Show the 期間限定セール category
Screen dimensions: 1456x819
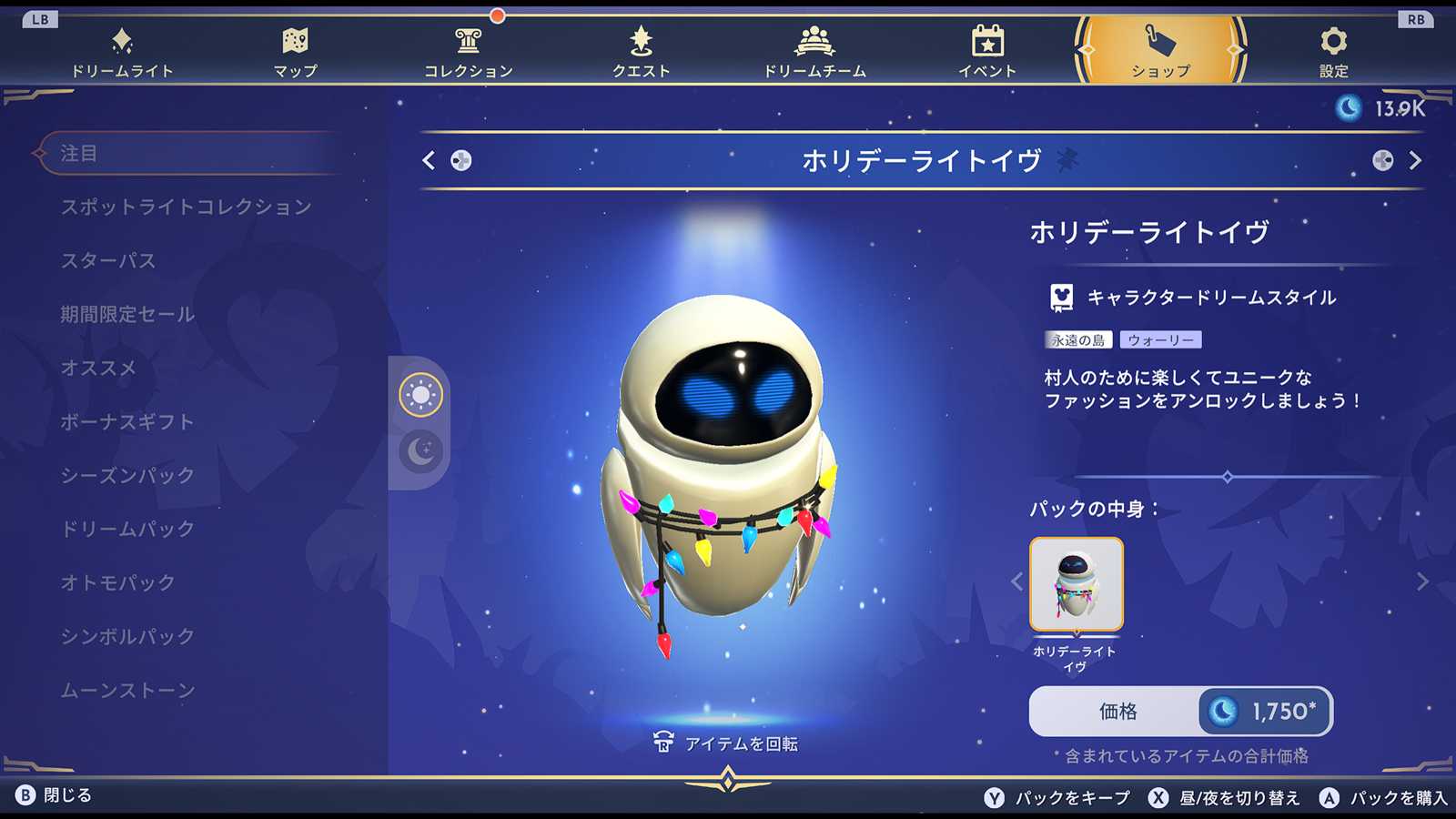tap(127, 315)
